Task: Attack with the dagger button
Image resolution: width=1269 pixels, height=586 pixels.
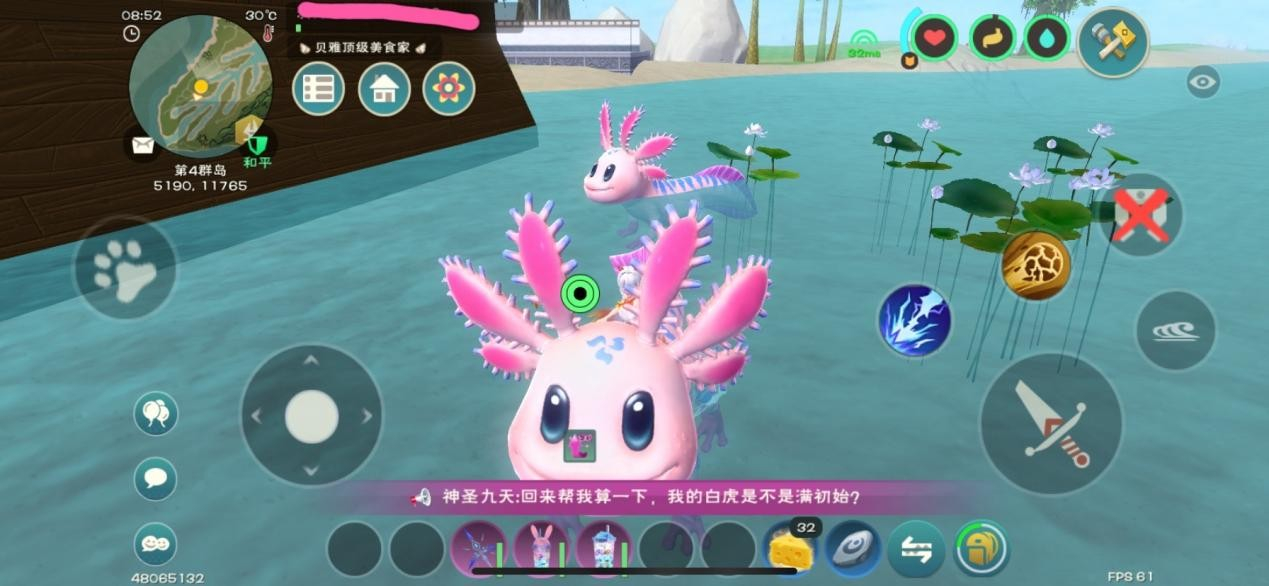Action: pos(1050,424)
